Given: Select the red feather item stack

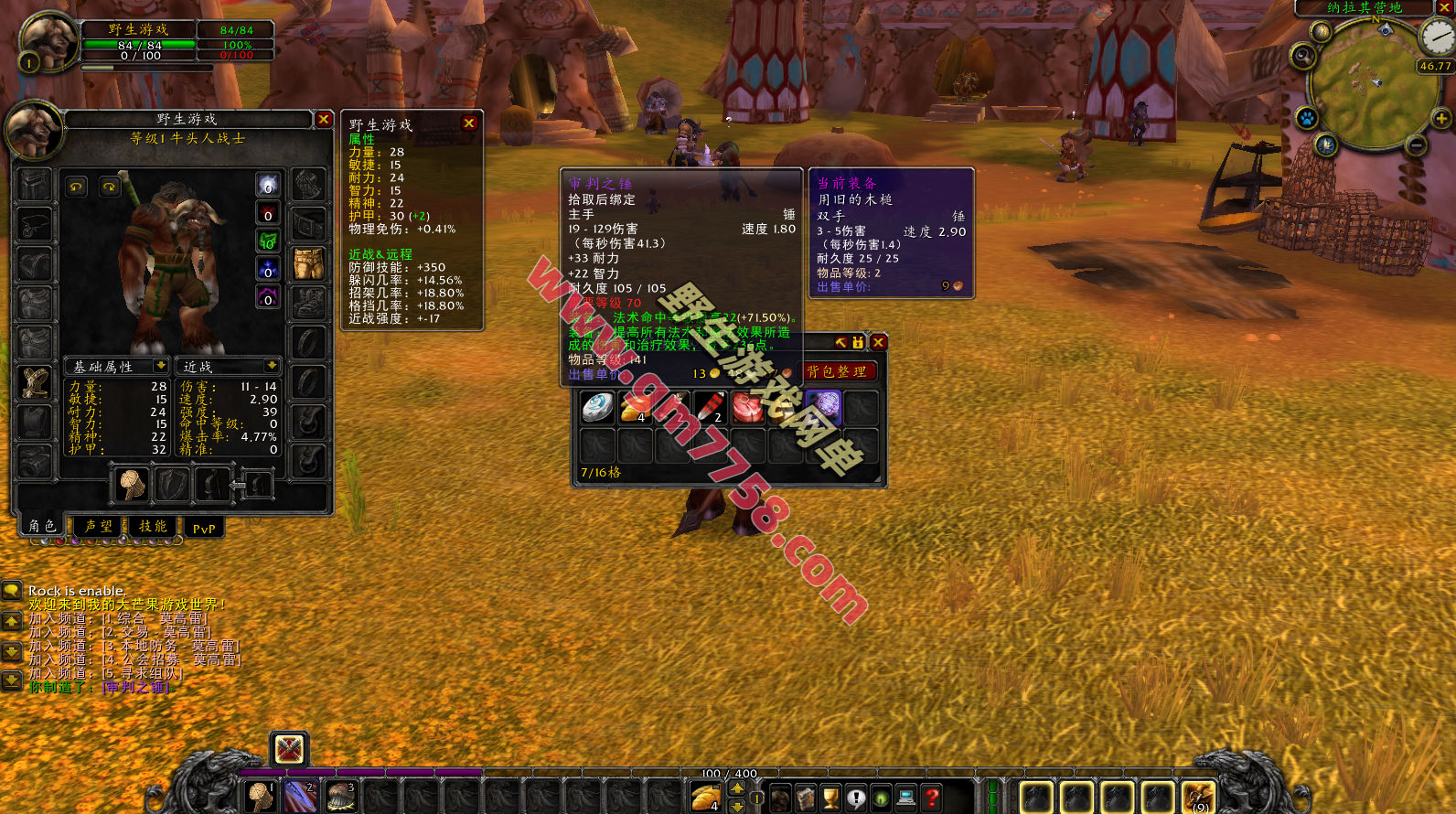Looking at the screenshot, I should click(710, 407).
